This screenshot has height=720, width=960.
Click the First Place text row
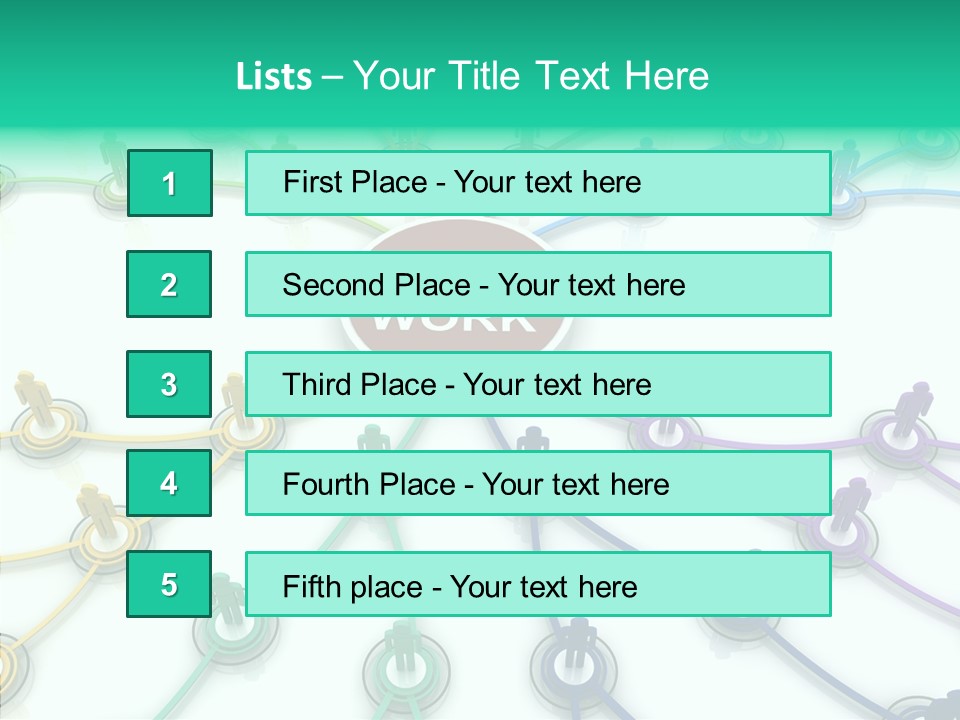538,183
